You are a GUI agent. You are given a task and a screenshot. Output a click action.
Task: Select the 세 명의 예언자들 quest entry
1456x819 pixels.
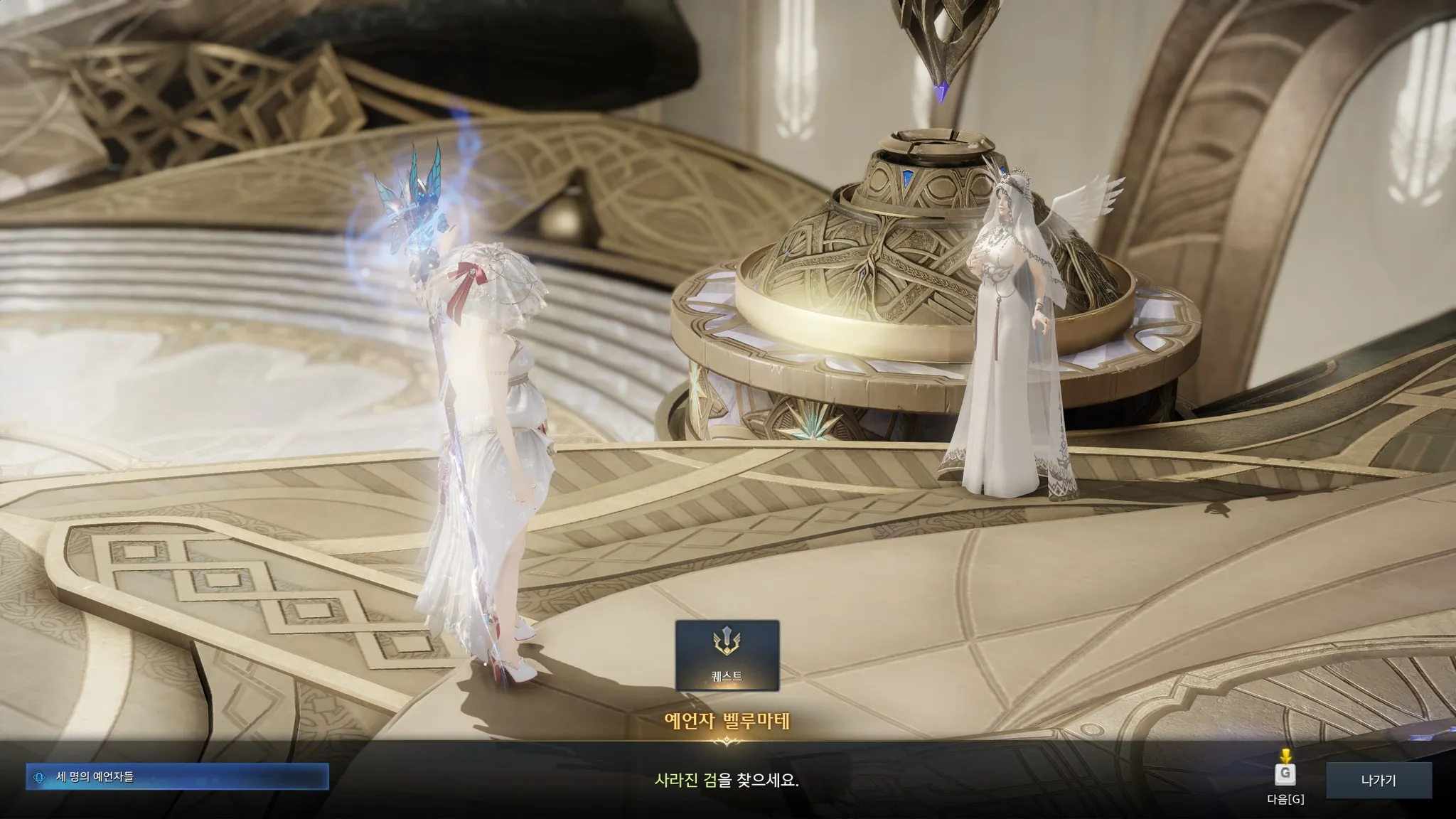tap(177, 777)
